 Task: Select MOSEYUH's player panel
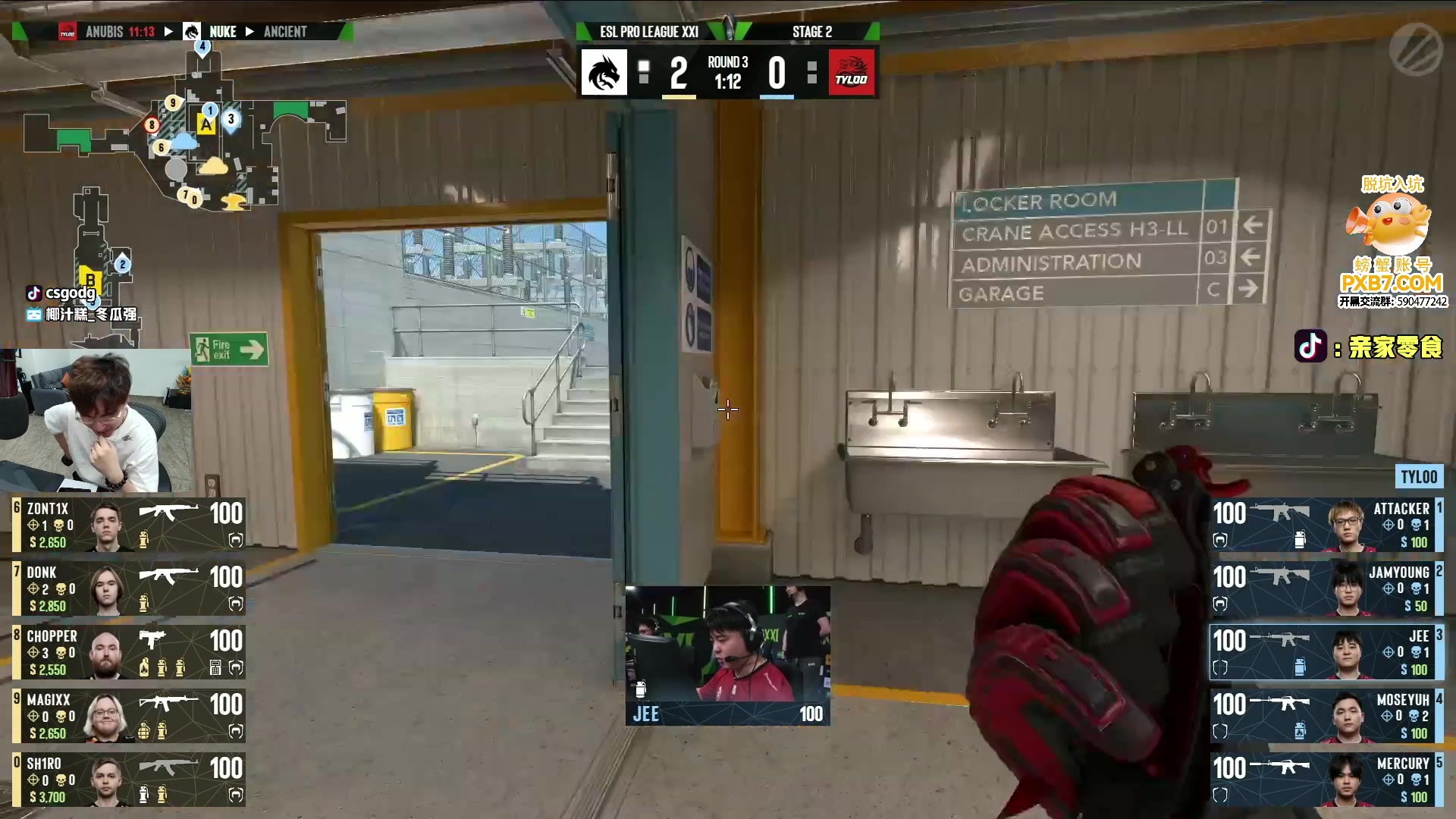point(1327,716)
